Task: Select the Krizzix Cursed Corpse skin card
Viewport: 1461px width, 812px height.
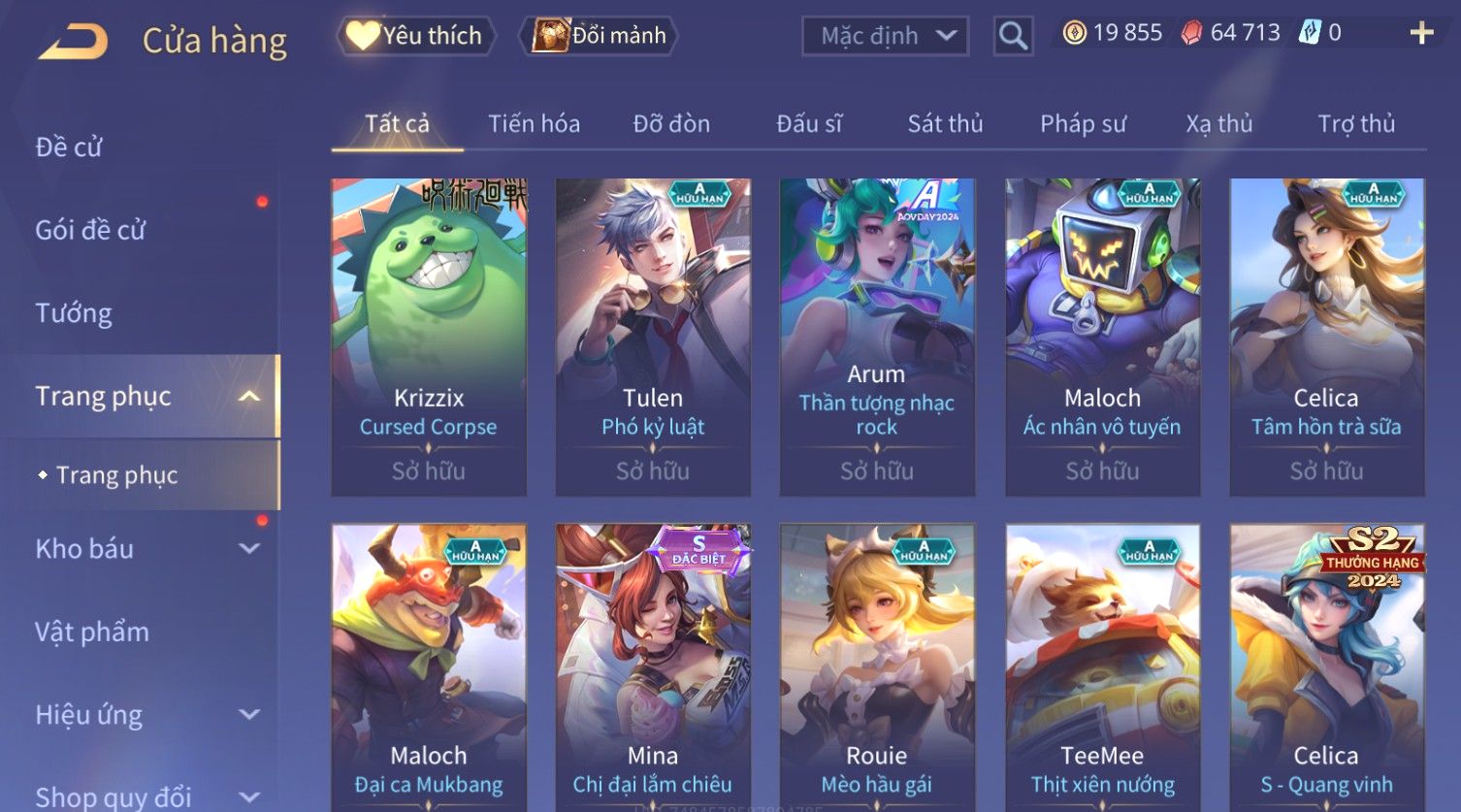Action: pyautogui.click(x=429, y=336)
